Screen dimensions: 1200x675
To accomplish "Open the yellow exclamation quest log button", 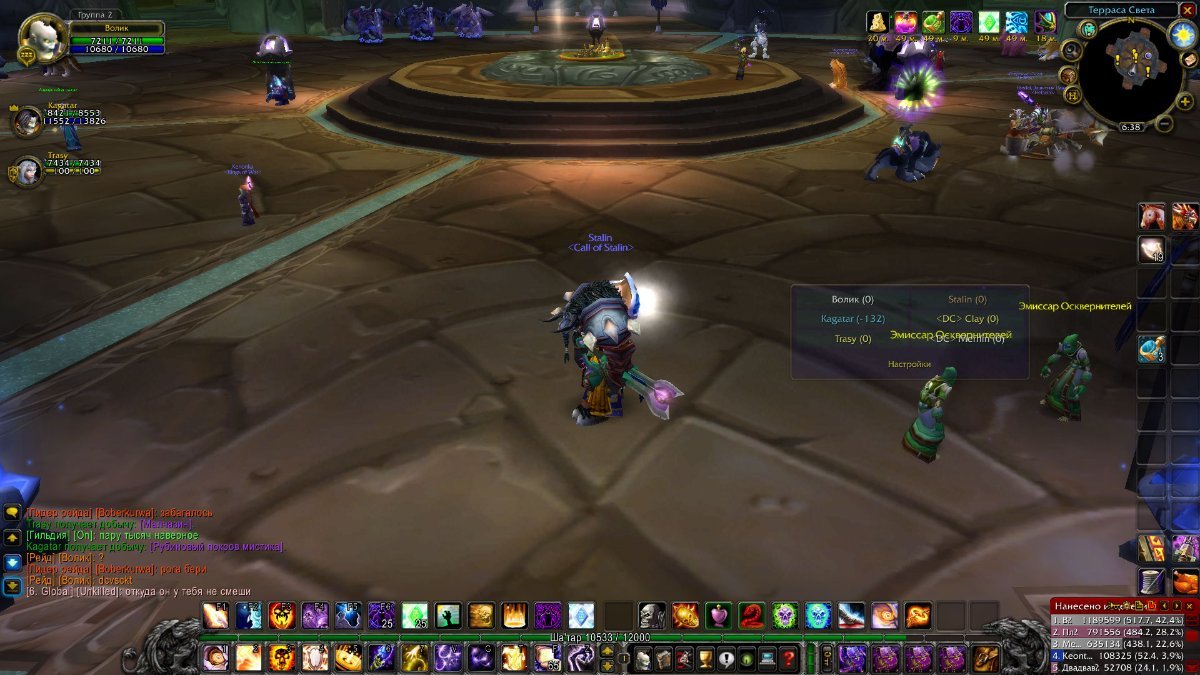I will 726,658.
